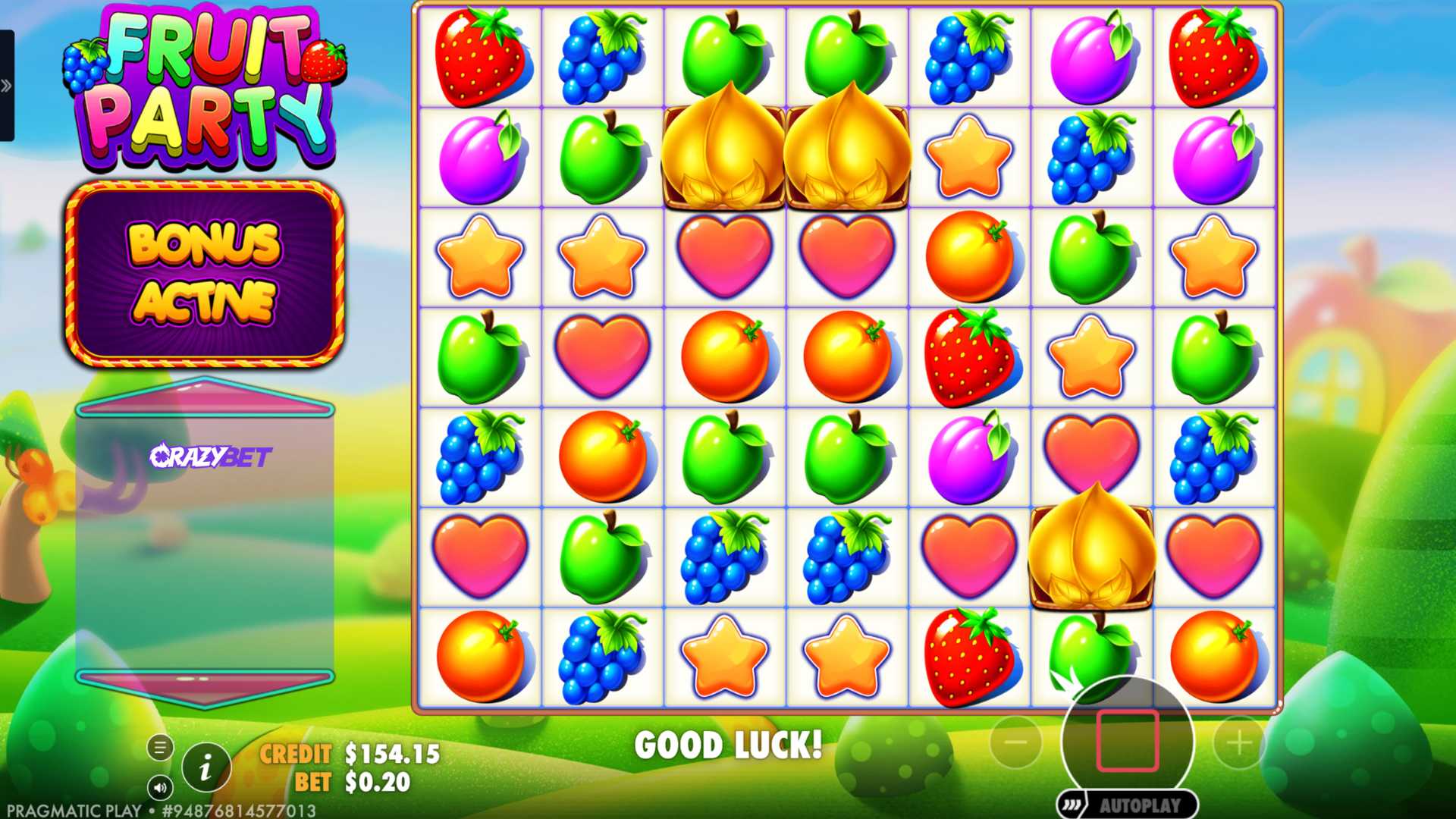Open the hamburger menu
The width and height of the screenshot is (1456, 819).
(x=160, y=748)
